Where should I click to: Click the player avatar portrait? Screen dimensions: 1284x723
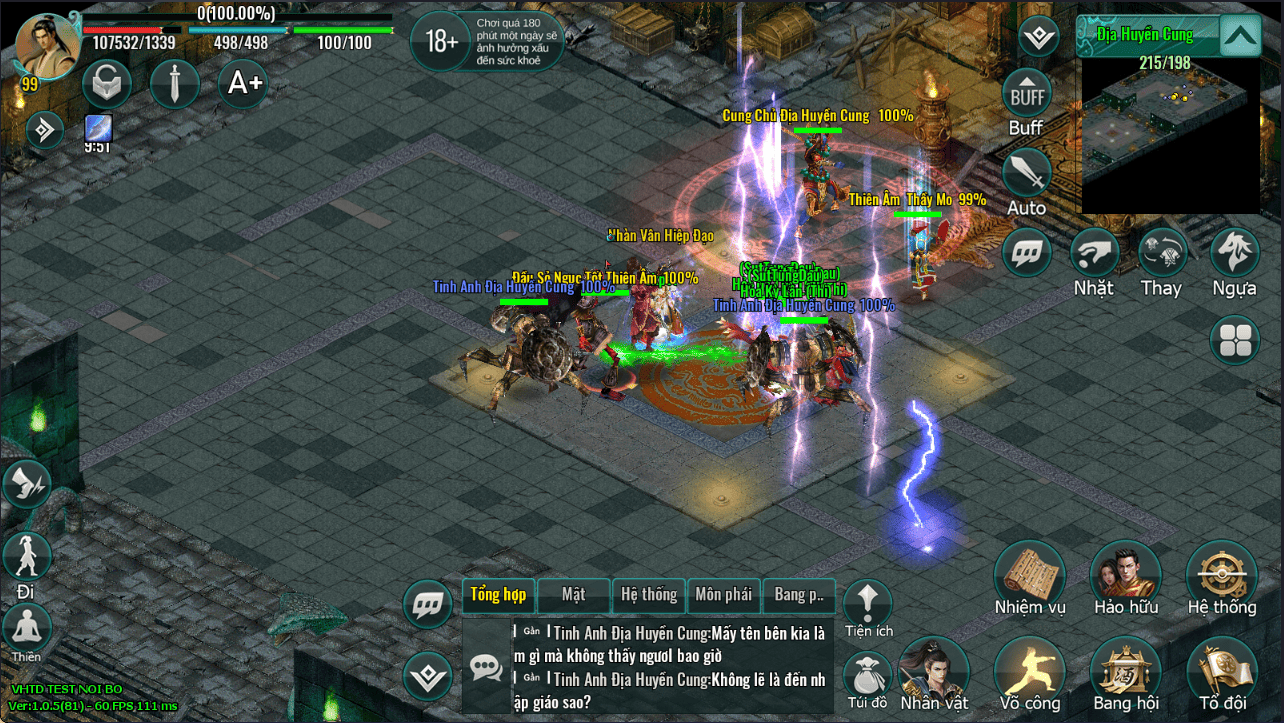tap(48, 47)
